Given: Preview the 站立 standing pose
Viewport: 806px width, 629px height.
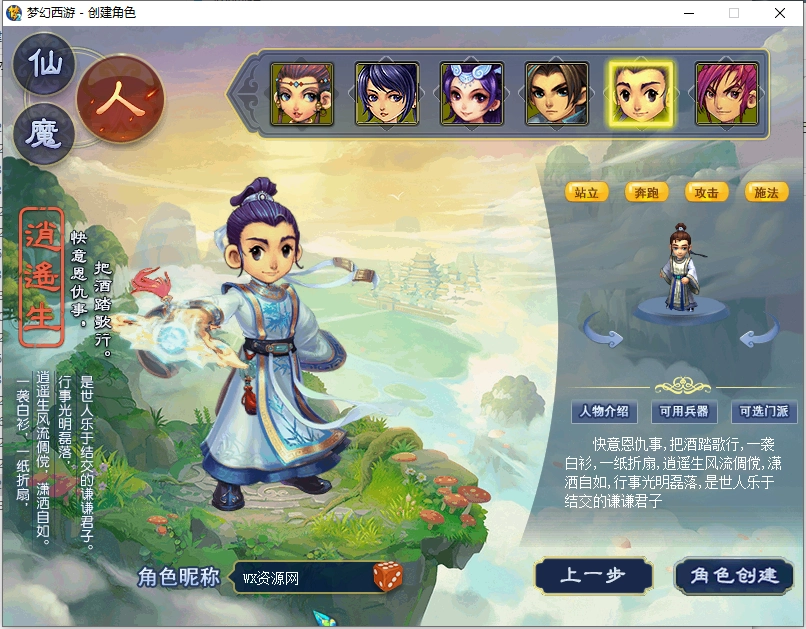Looking at the screenshot, I should point(587,192).
